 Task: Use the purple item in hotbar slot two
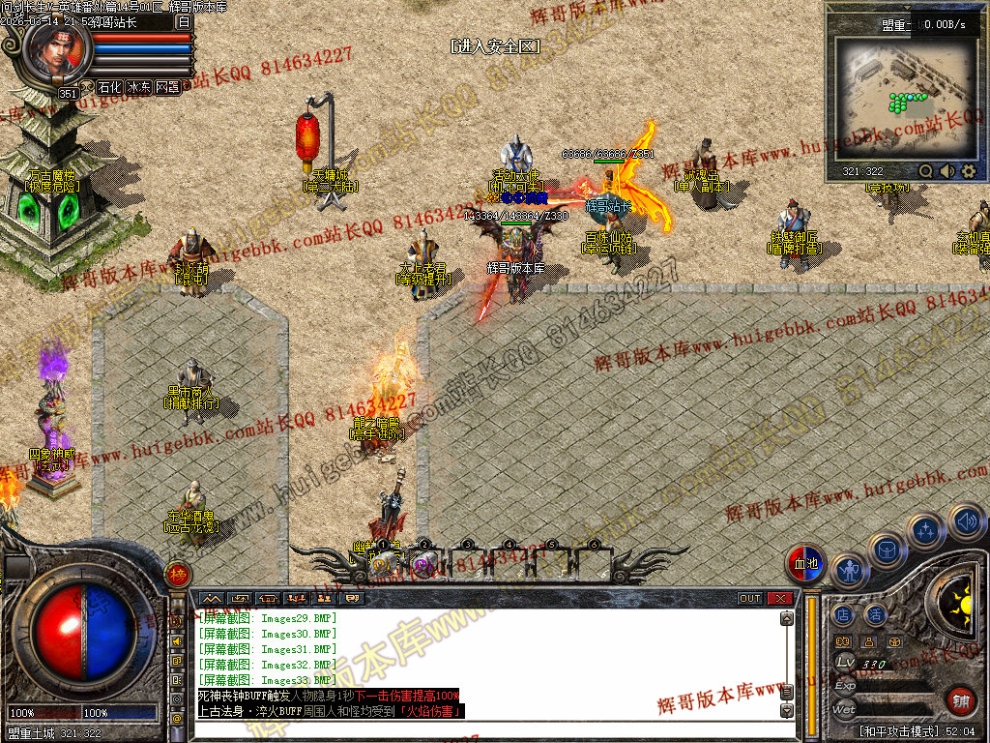(x=424, y=564)
